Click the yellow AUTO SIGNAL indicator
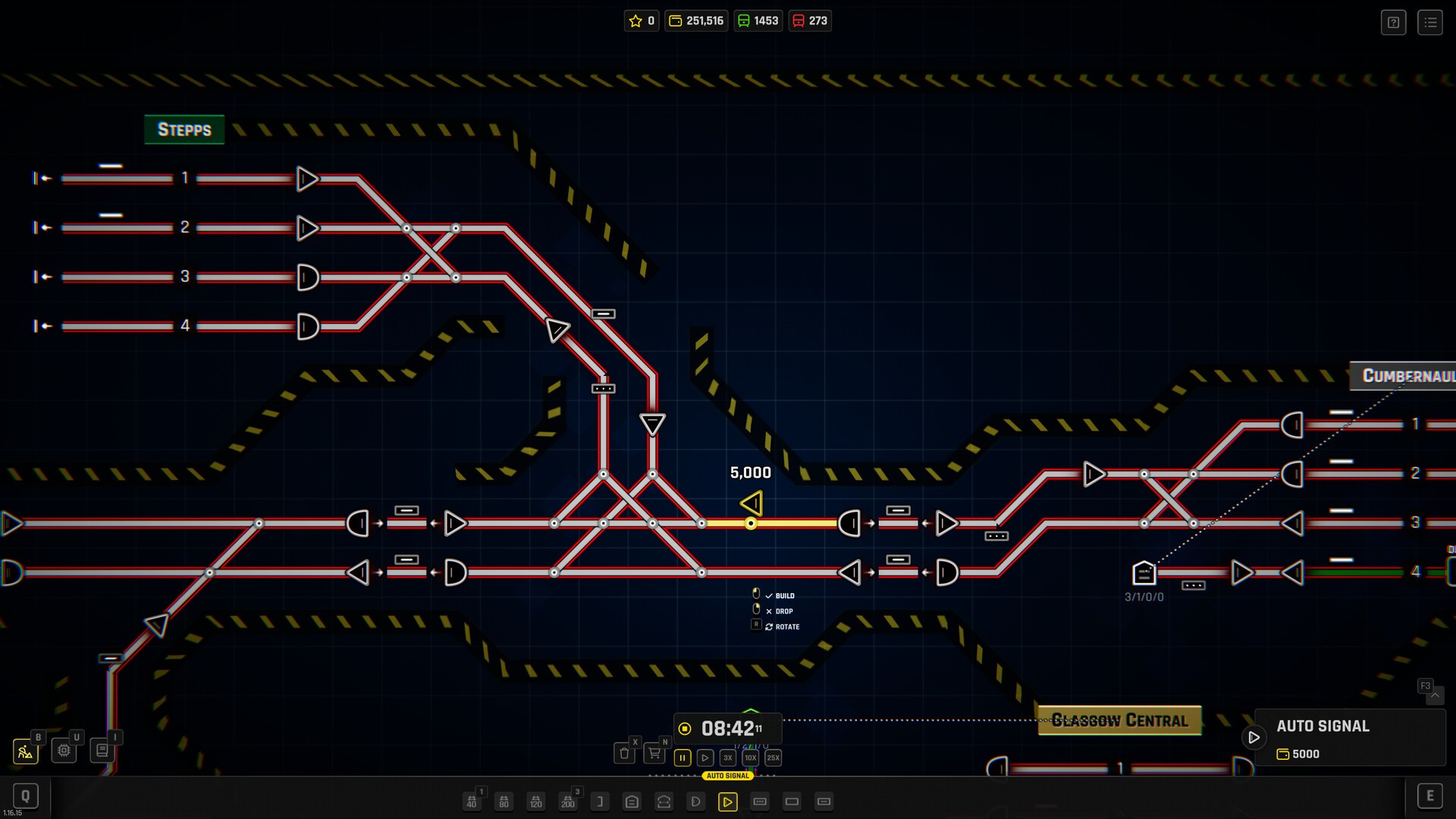This screenshot has width=1456, height=819. pyautogui.click(x=728, y=776)
